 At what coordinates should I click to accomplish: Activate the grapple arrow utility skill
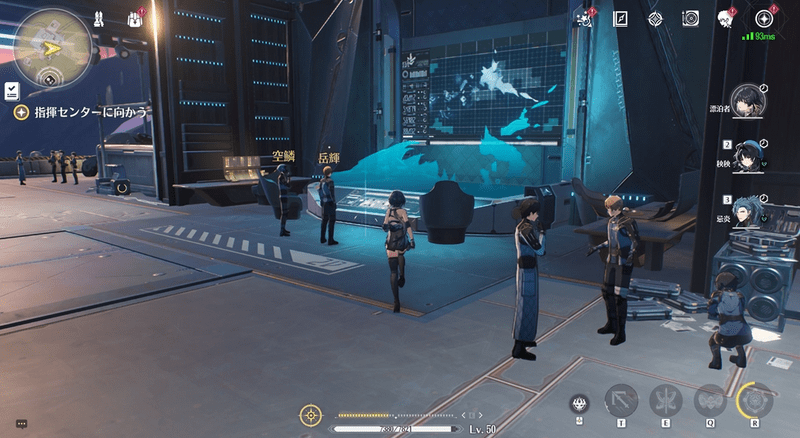click(622, 401)
